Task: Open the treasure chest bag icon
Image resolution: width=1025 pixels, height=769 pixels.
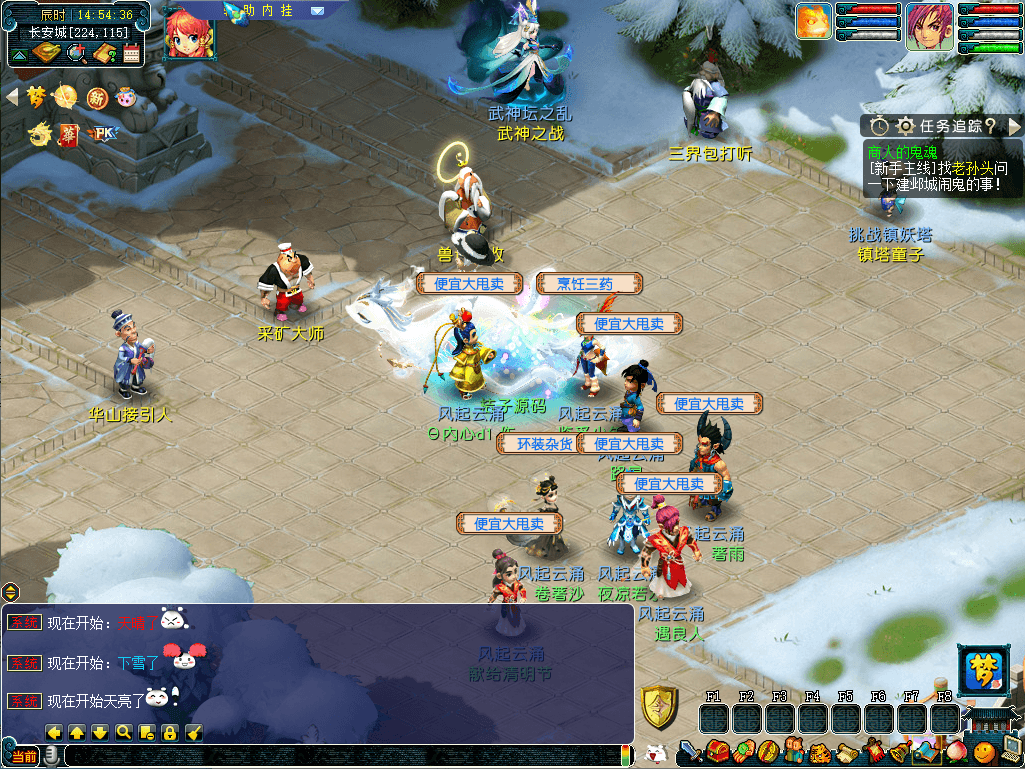Action: click(717, 751)
